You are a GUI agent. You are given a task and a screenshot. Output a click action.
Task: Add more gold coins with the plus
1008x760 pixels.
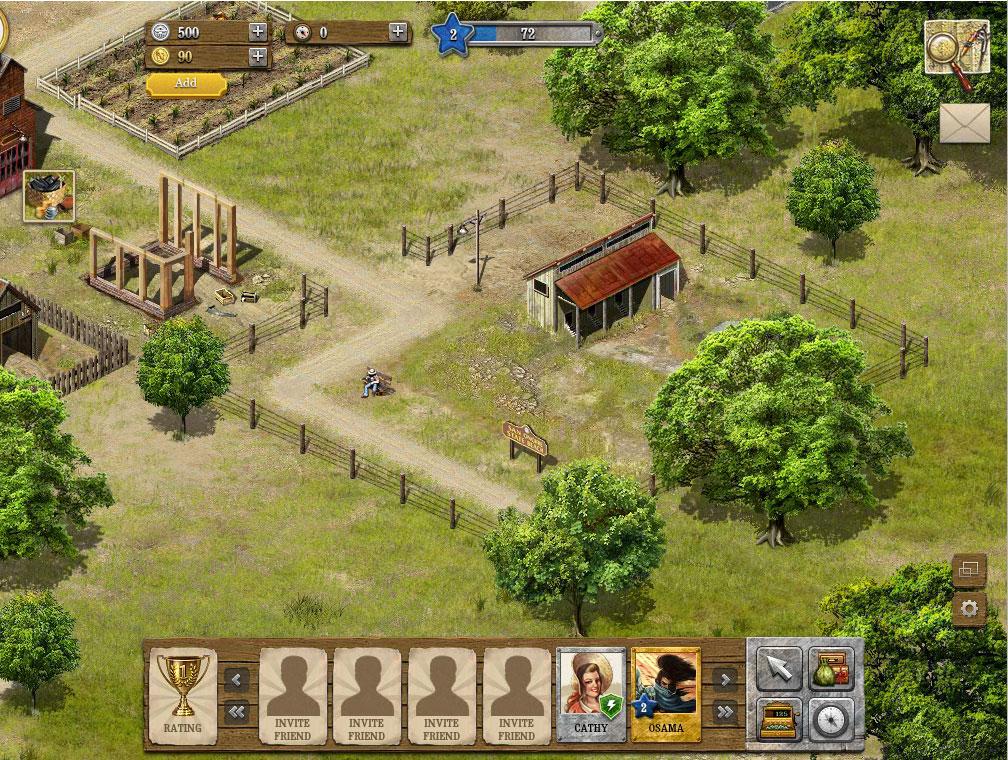(258, 56)
